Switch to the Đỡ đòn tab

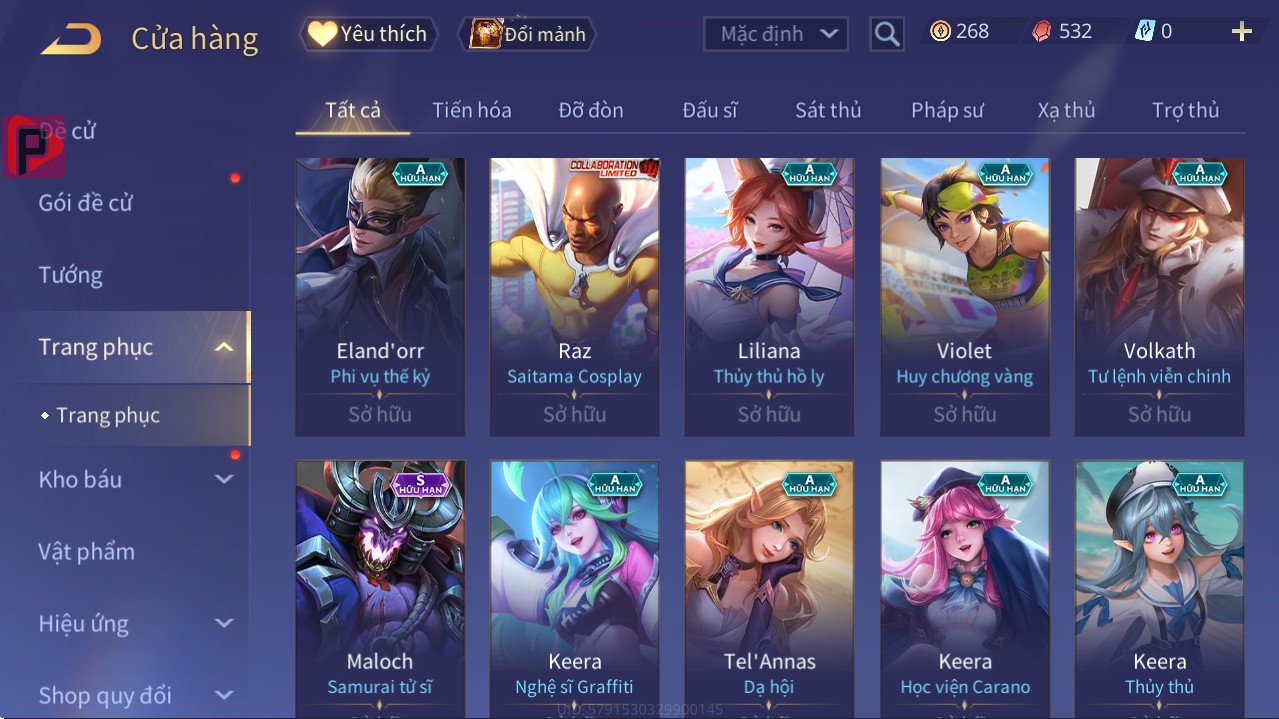(x=590, y=110)
